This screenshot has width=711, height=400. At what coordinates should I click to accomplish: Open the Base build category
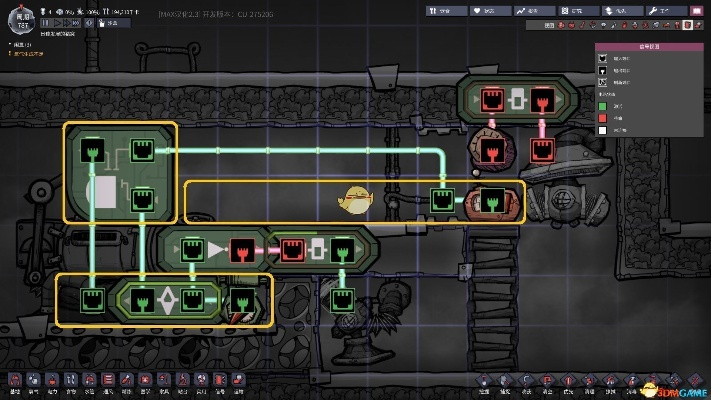(x=15, y=381)
